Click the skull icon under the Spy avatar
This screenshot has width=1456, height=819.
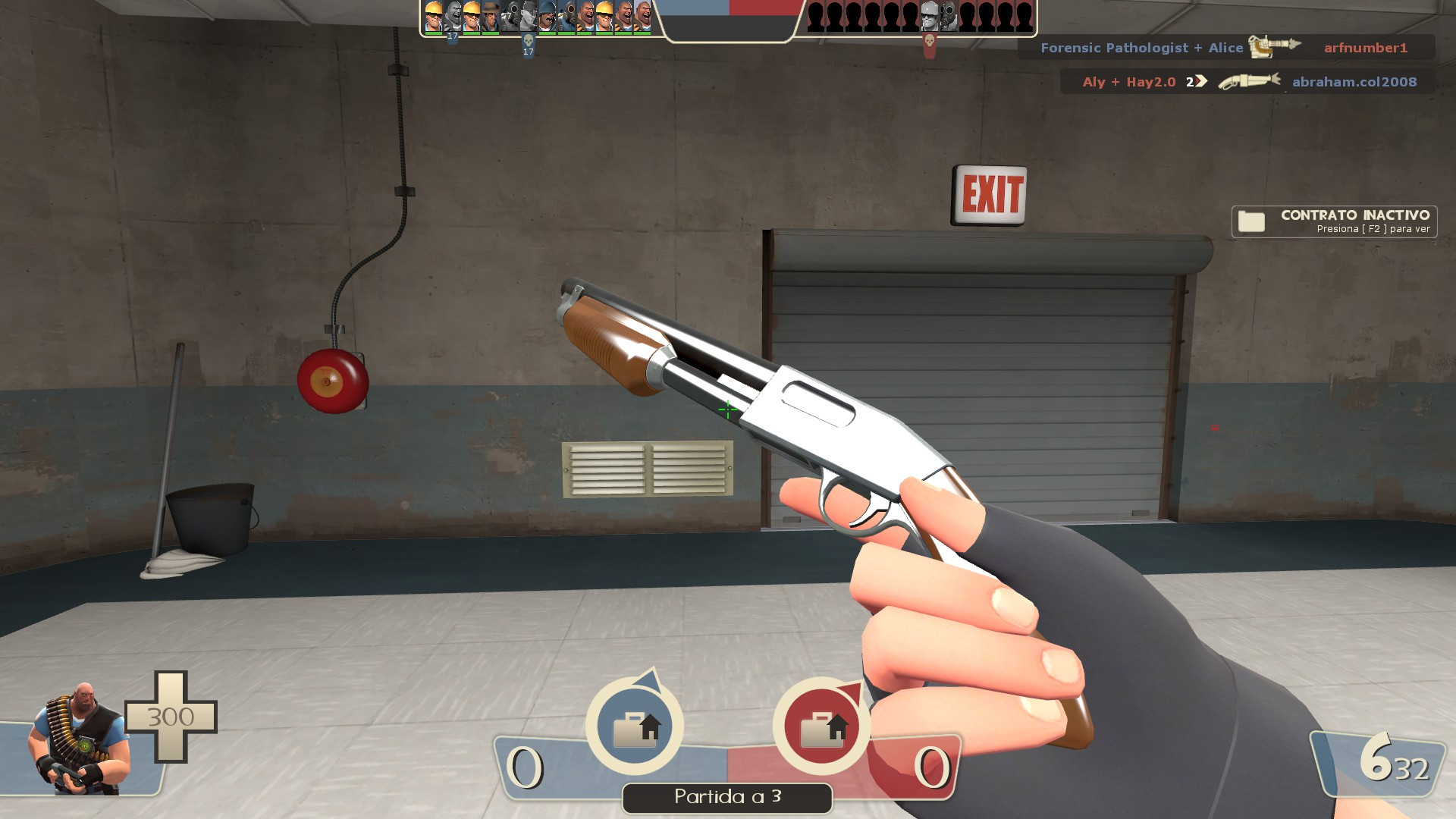[x=529, y=40]
